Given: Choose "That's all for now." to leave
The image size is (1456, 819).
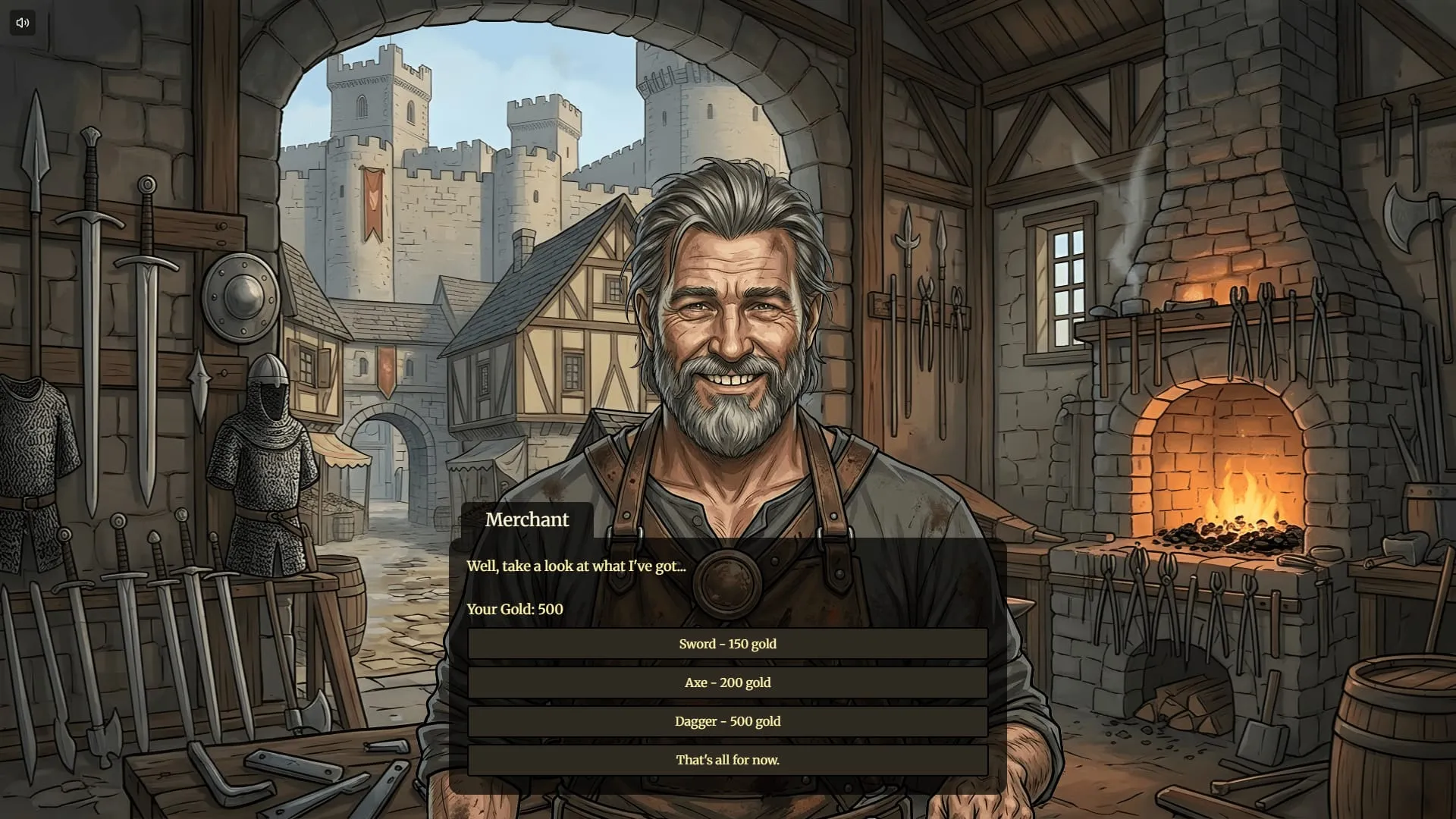Looking at the screenshot, I should pos(727,759).
